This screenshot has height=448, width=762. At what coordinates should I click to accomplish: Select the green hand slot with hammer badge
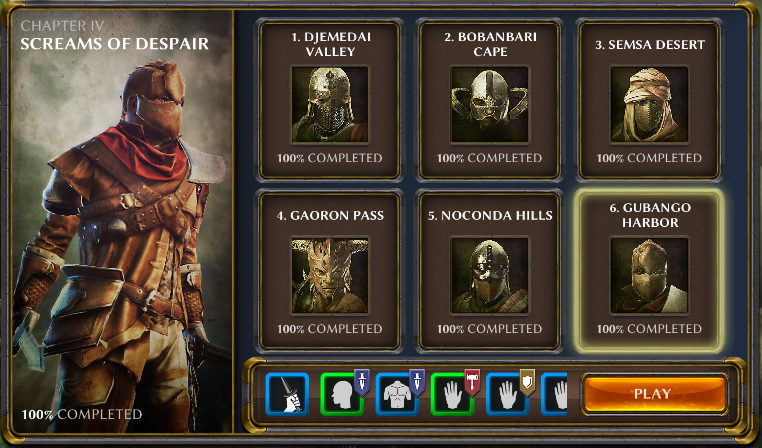(x=453, y=395)
